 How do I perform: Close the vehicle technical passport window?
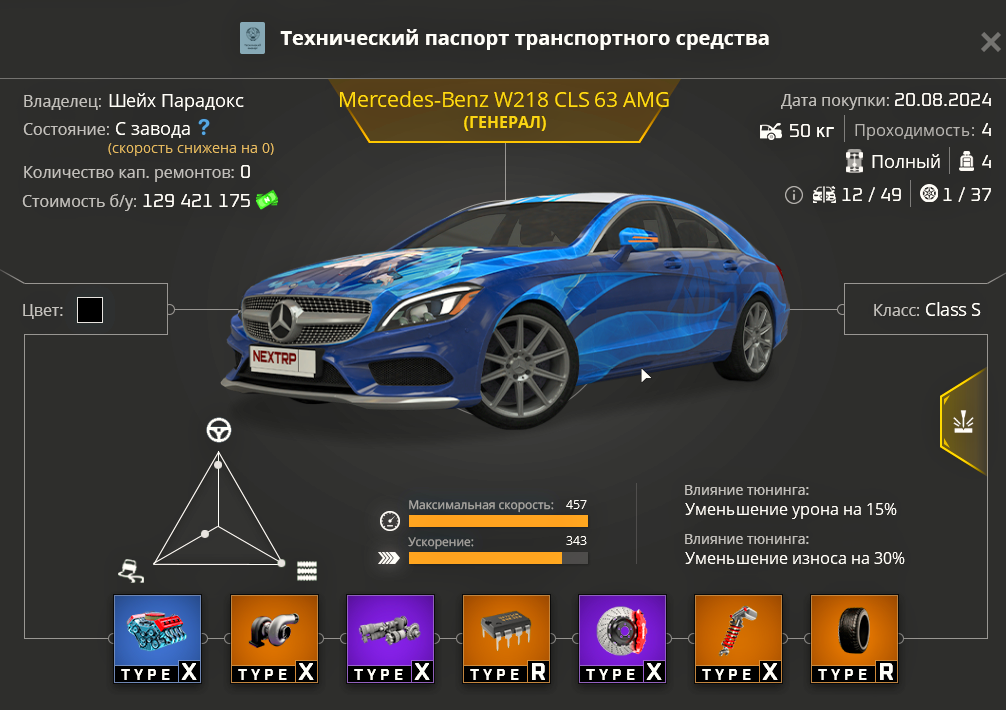[x=989, y=42]
